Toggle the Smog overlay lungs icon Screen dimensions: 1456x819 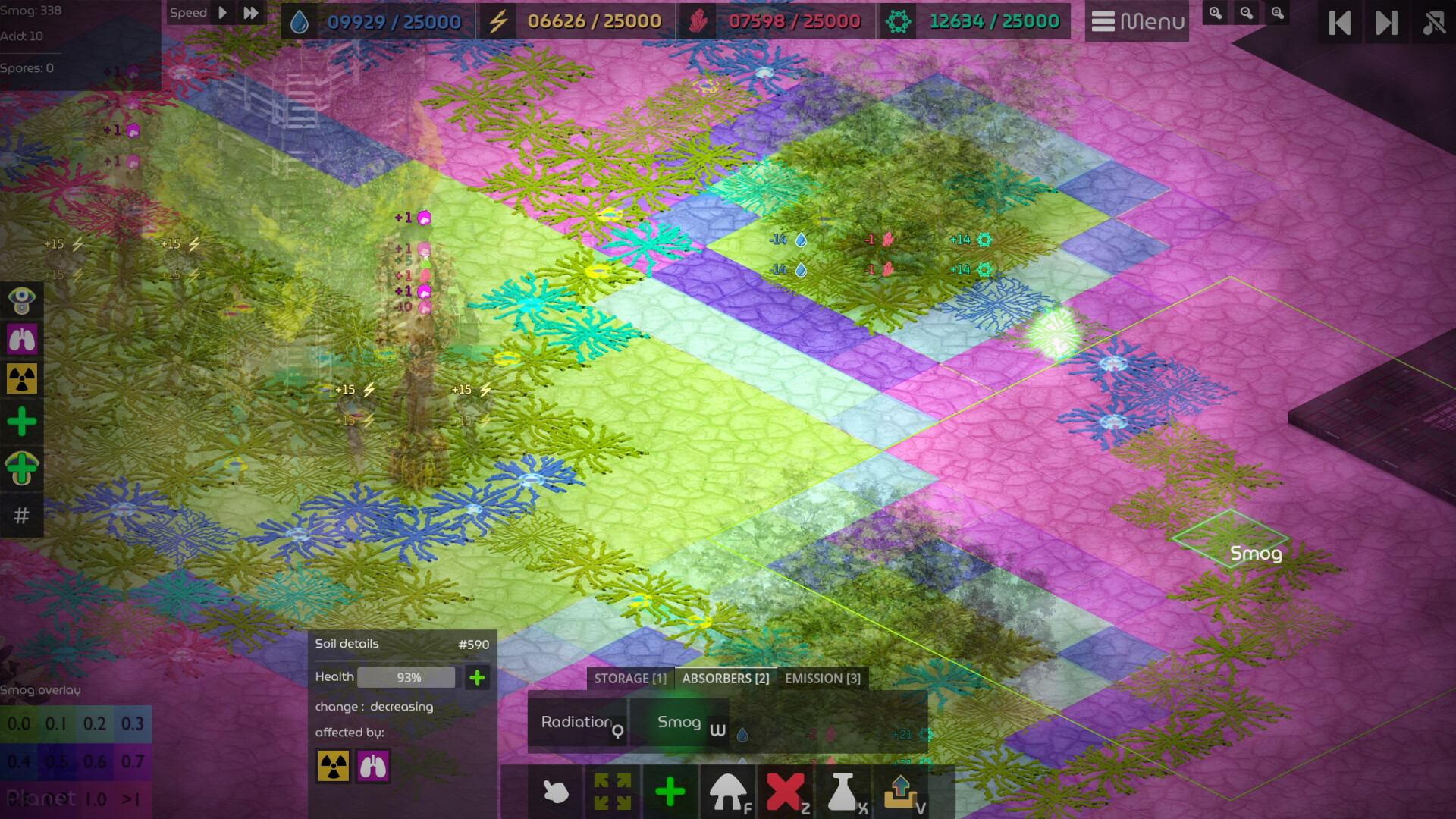coord(22,339)
